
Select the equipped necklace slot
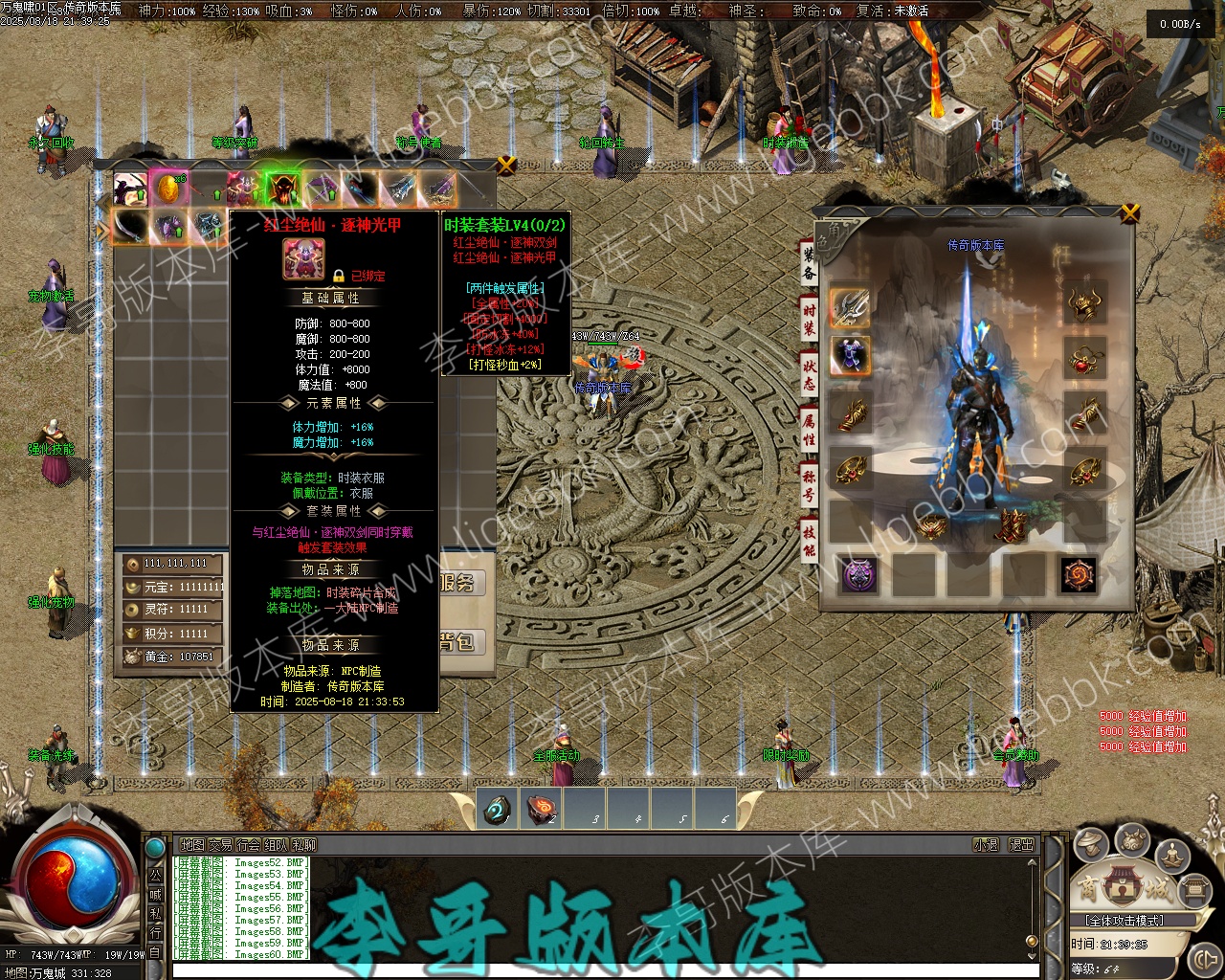[1084, 361]
